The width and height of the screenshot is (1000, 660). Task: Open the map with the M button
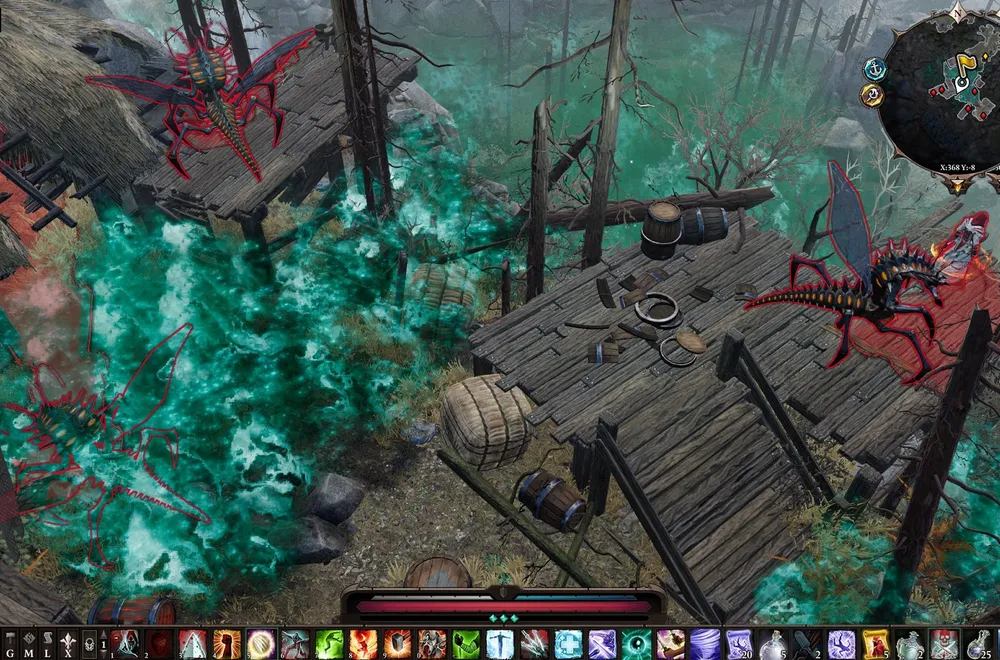point(29,643)
